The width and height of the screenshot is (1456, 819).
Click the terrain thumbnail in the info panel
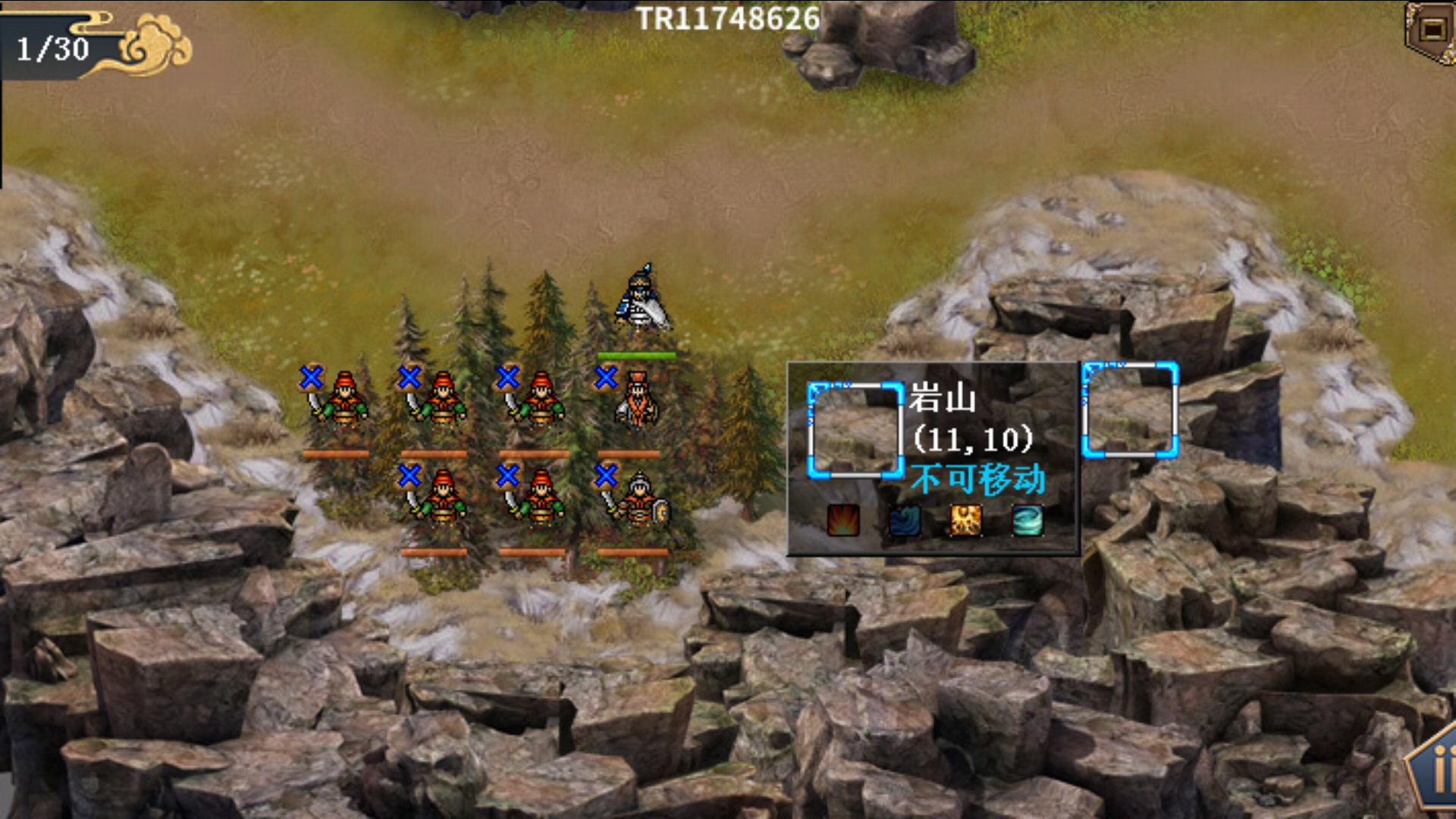pos(855,430)
